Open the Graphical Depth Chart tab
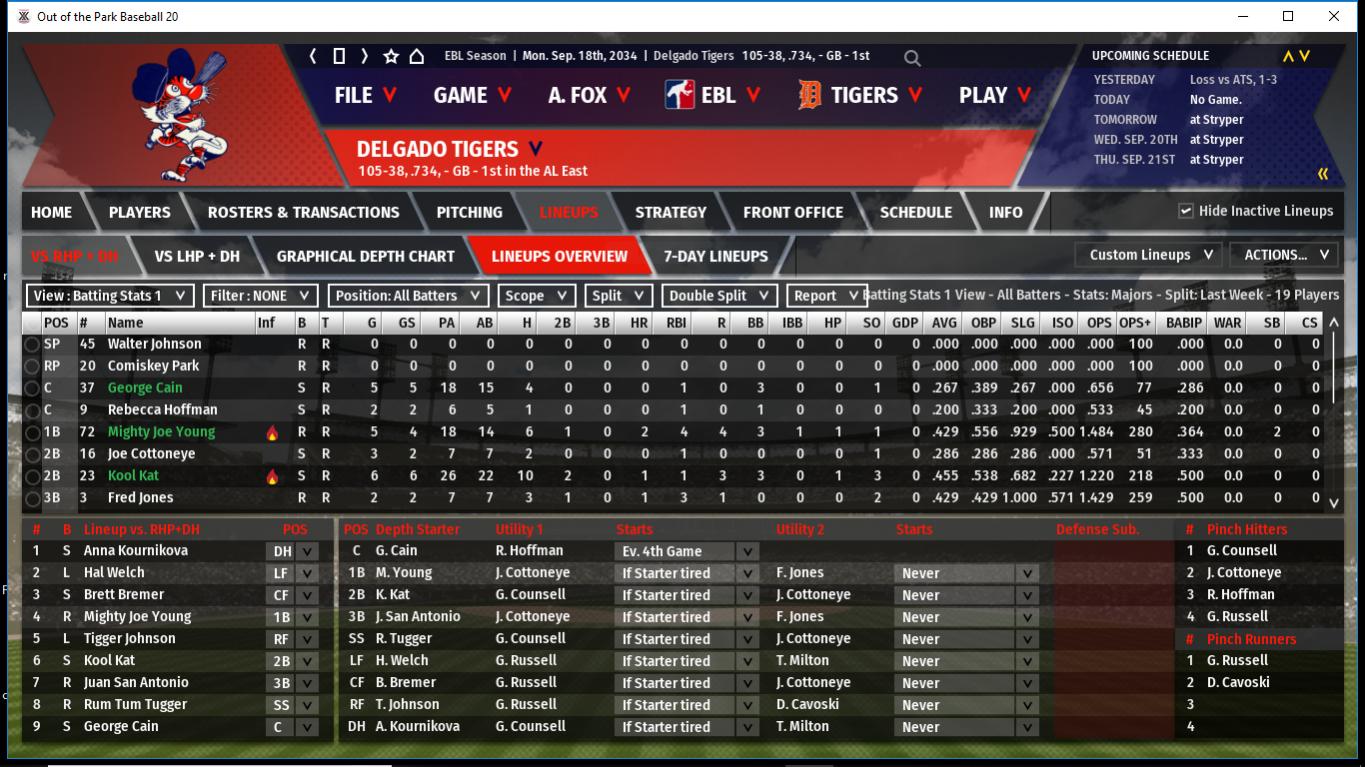Viewport: 1365px width, 767px height. (x=365, y=256)
